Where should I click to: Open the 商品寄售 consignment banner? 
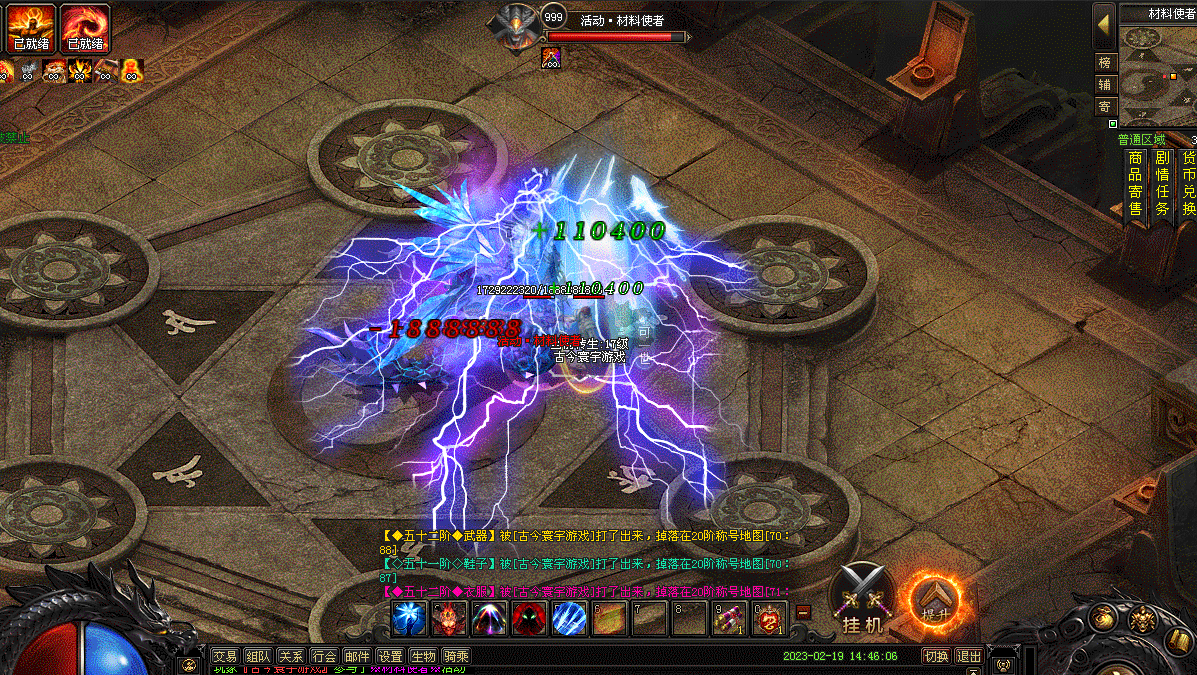[x=1135, y=183]
